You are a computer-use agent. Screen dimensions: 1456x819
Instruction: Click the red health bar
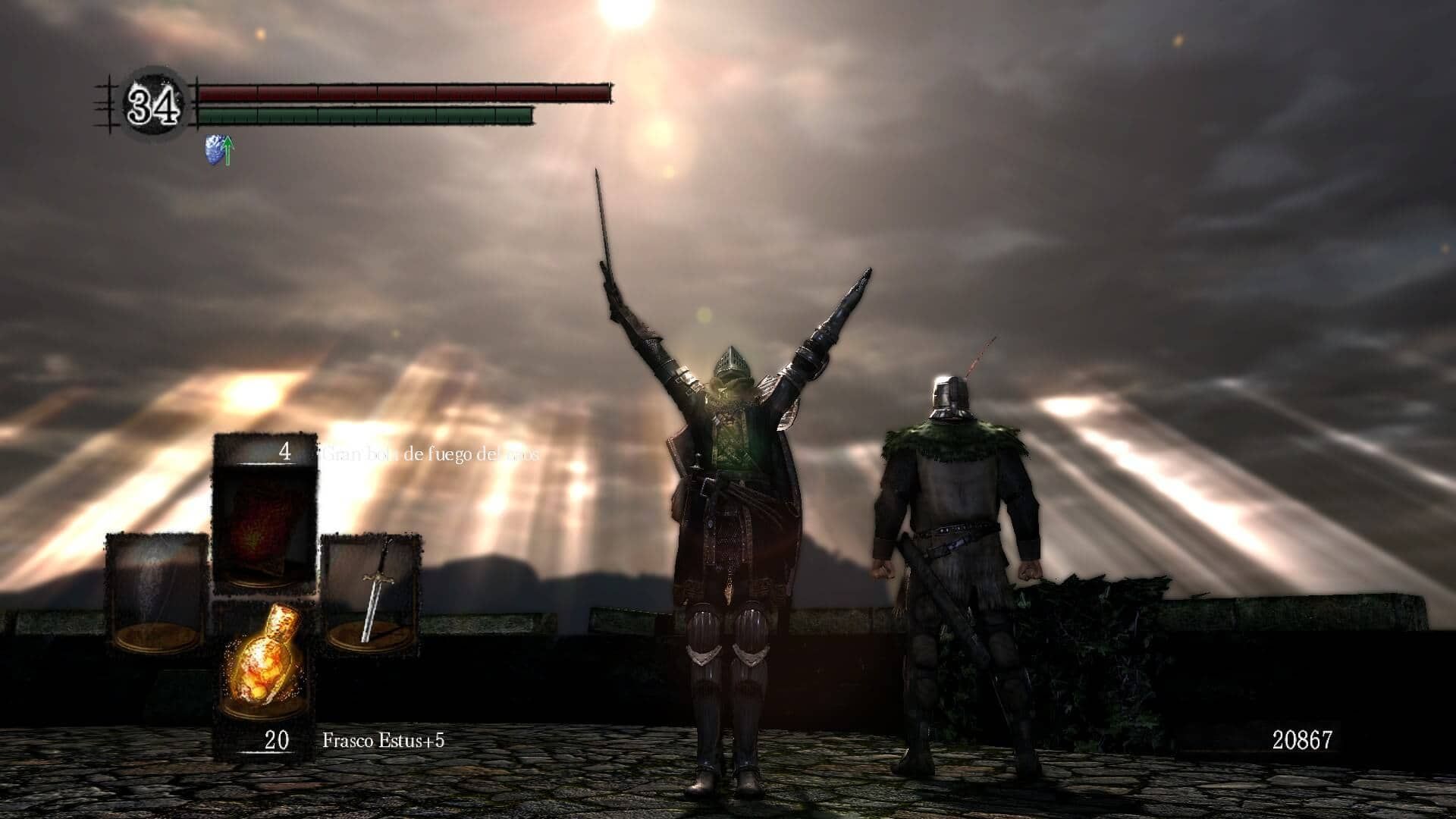click(402, 92)
